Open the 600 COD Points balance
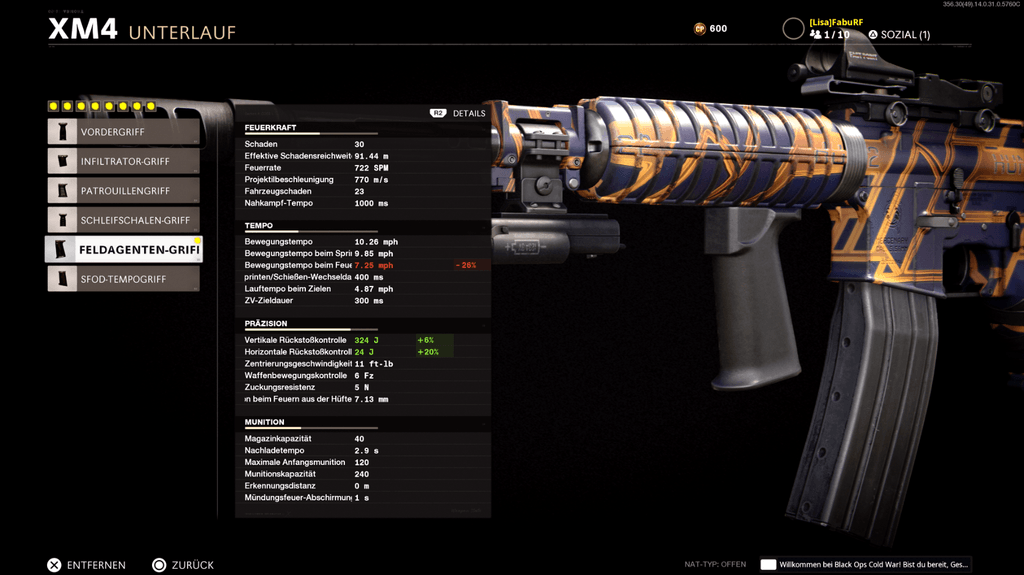This screenshot has height=575, width=1024. (711, 29)
